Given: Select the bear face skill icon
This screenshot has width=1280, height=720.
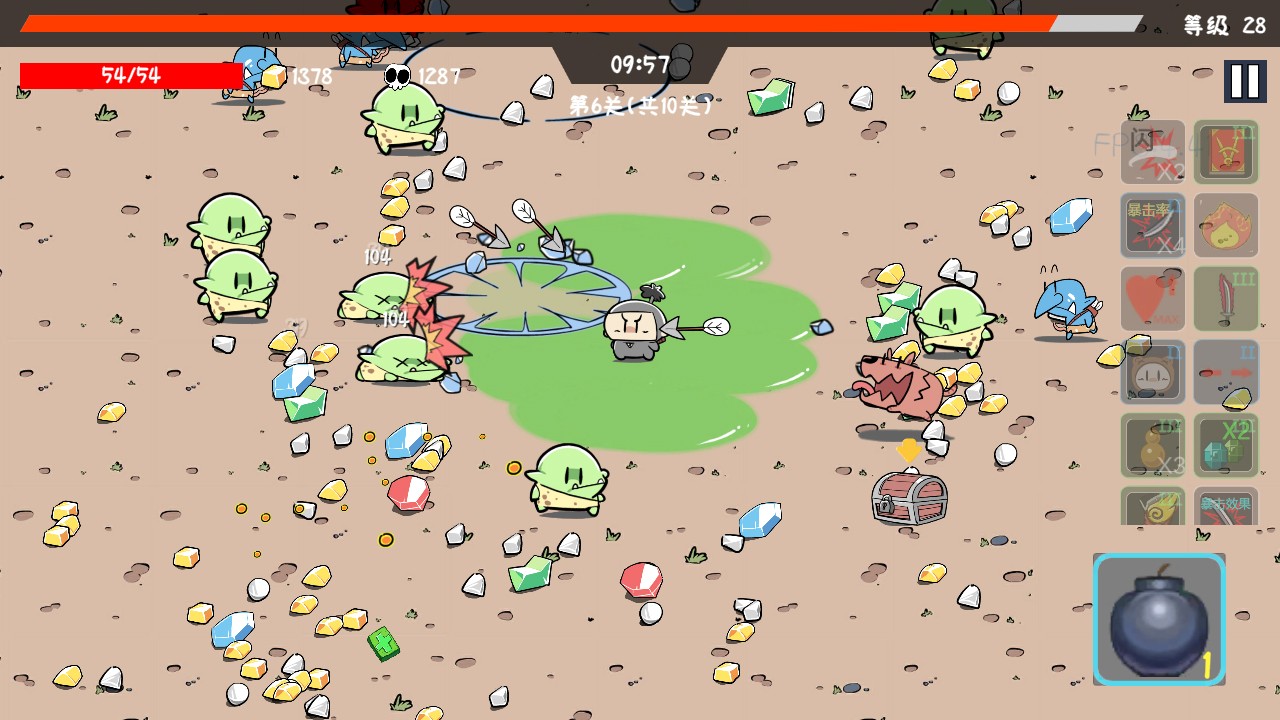Looking at the screenshot, I should 1153,371.
